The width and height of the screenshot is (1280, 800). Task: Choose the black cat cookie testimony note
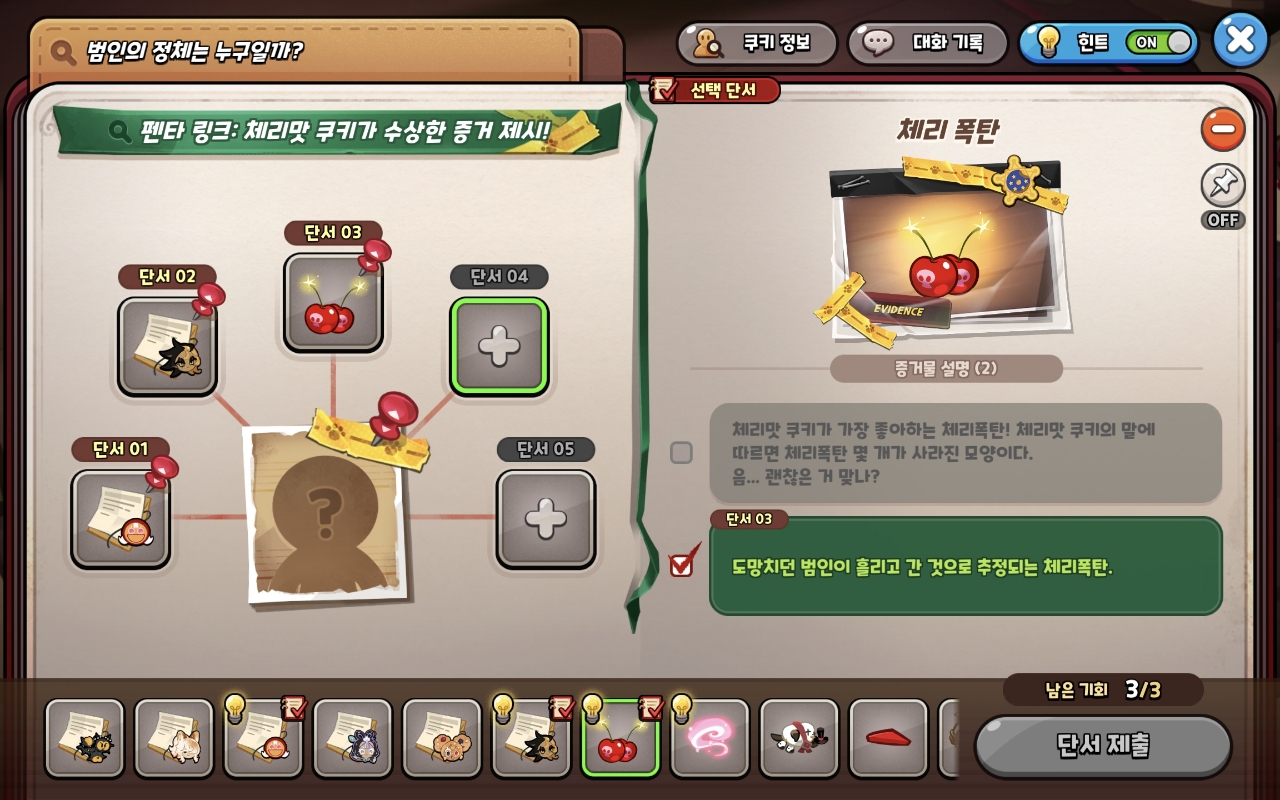(84, 738)
